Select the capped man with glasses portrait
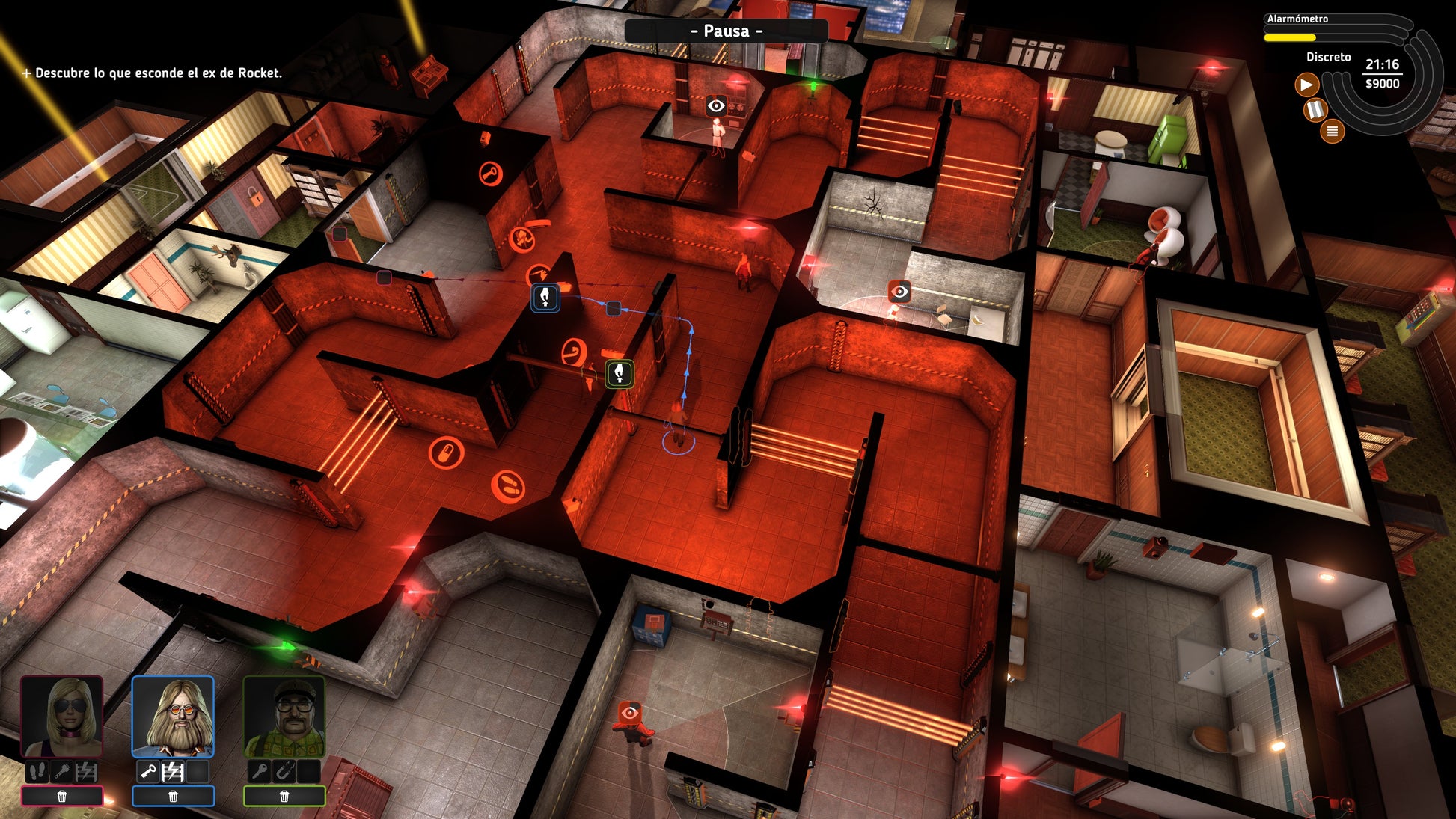 pos(284,717)
